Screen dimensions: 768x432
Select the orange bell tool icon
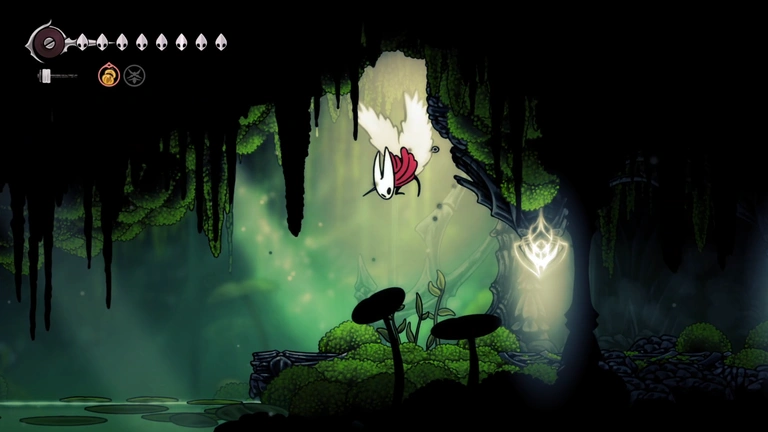(x=108, y=75)
